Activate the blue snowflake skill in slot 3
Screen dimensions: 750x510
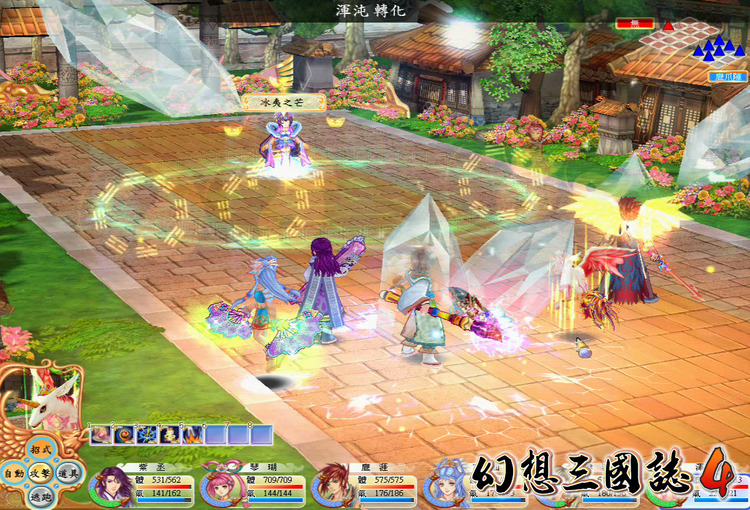[145, 434]
